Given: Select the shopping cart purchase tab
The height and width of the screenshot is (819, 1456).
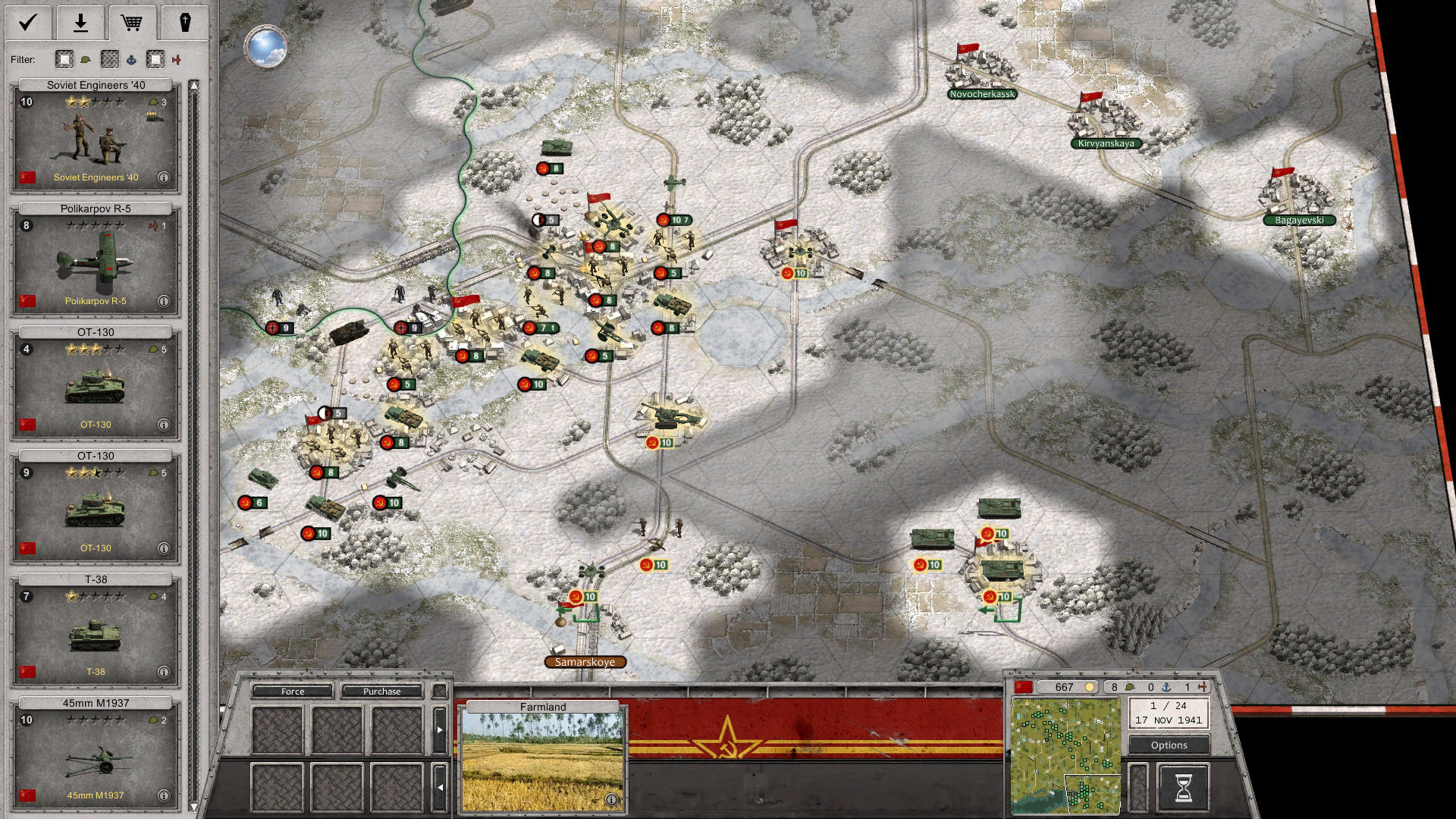Looking at the screenshot, I should click(132, 23).
